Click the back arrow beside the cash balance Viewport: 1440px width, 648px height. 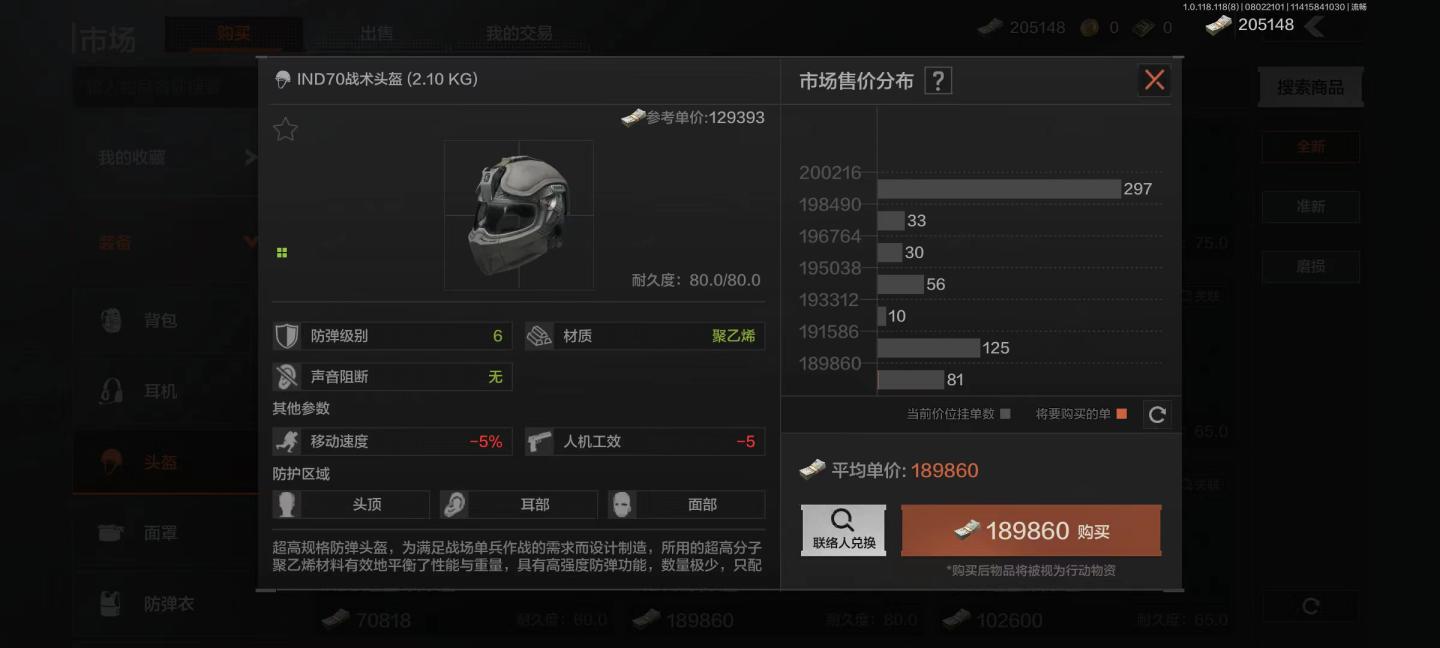coord(1315,26)
